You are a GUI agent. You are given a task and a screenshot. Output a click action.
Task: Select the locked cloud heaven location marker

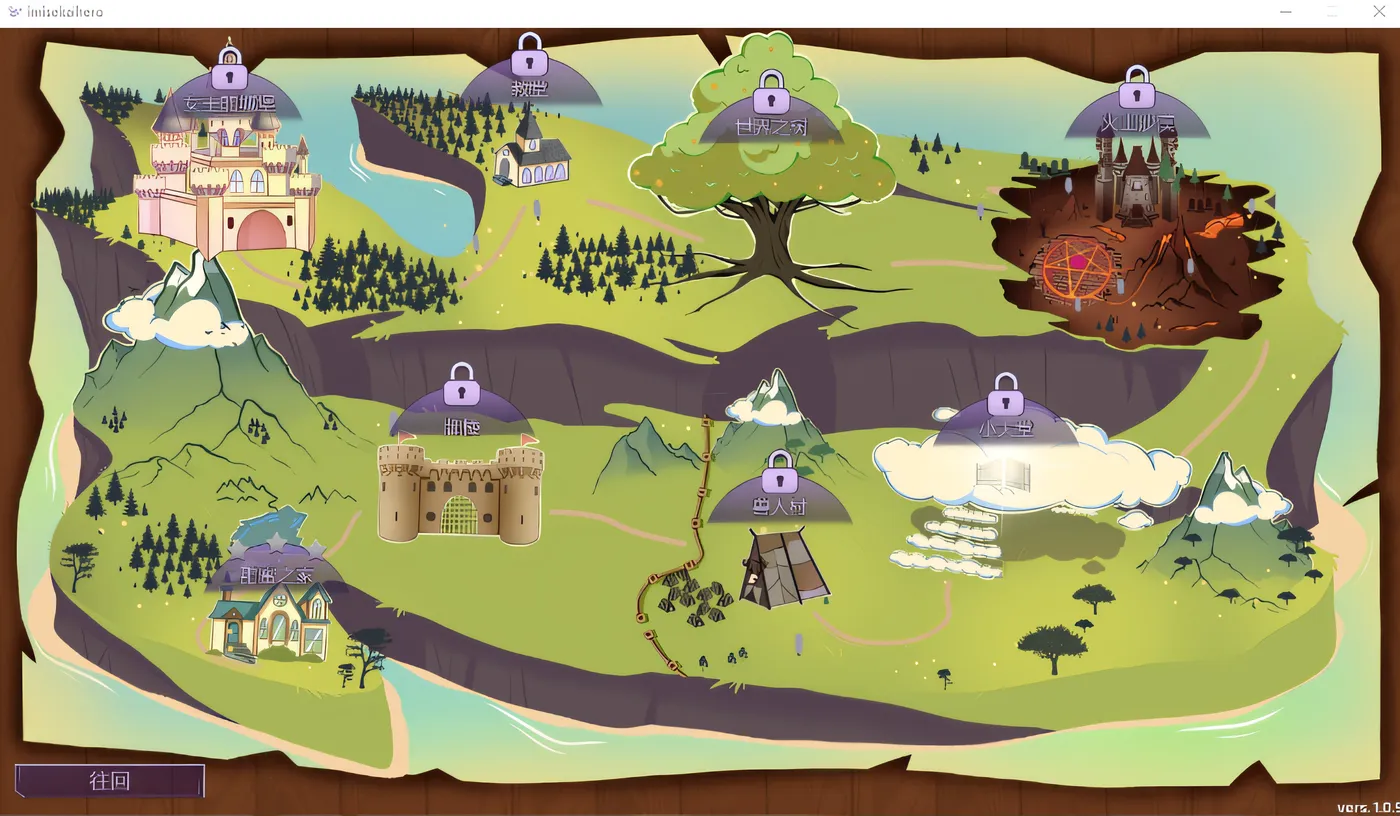(x=1006, y=422)
